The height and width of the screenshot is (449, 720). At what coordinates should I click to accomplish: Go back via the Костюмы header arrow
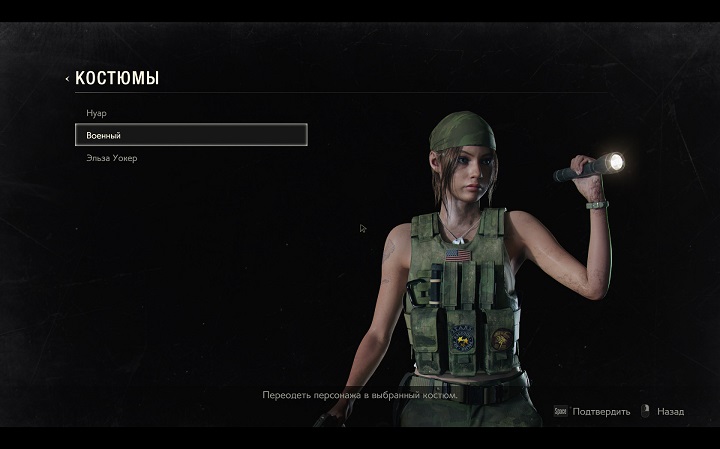click(67, 78)
